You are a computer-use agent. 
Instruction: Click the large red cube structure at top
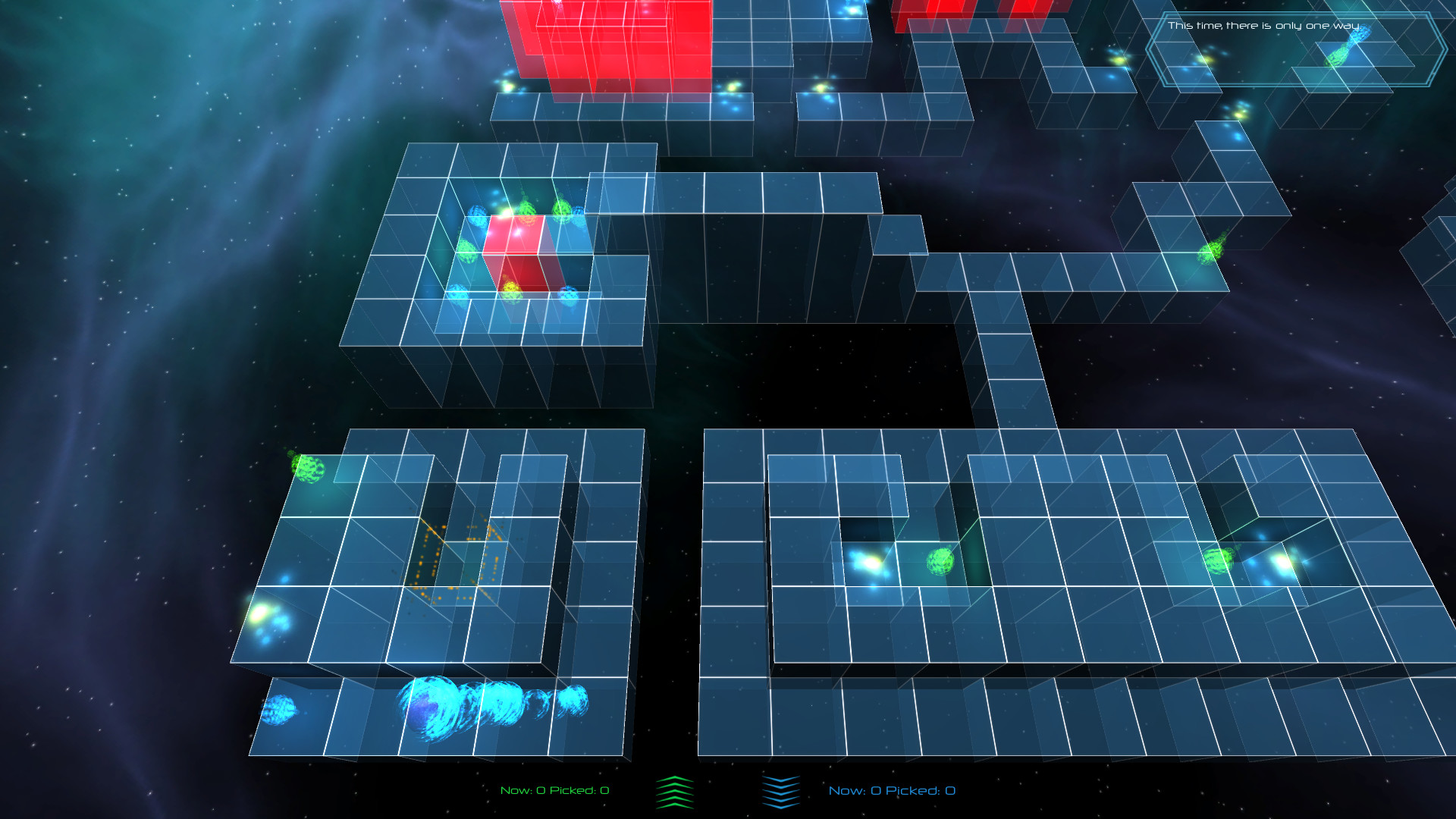(x=614, y=45)
